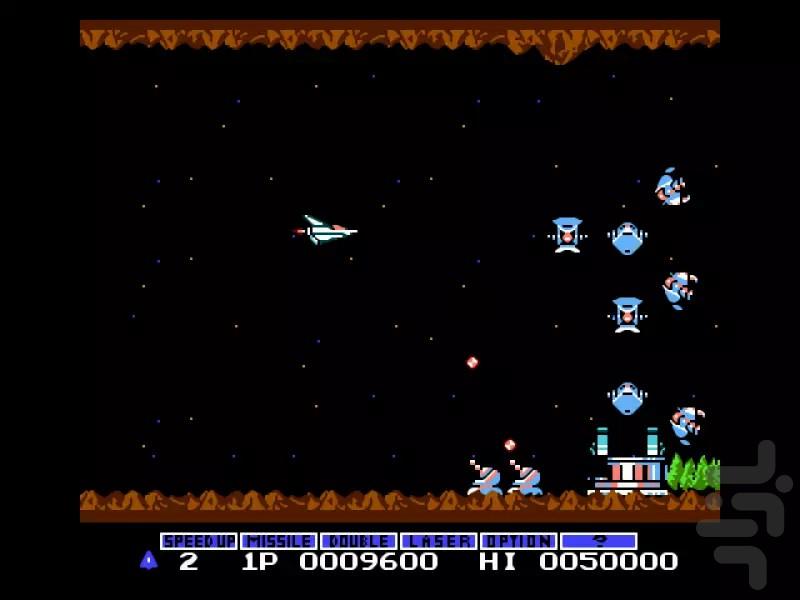
Task: Pick the LASER power-up slot
Action: pos(439,541)
